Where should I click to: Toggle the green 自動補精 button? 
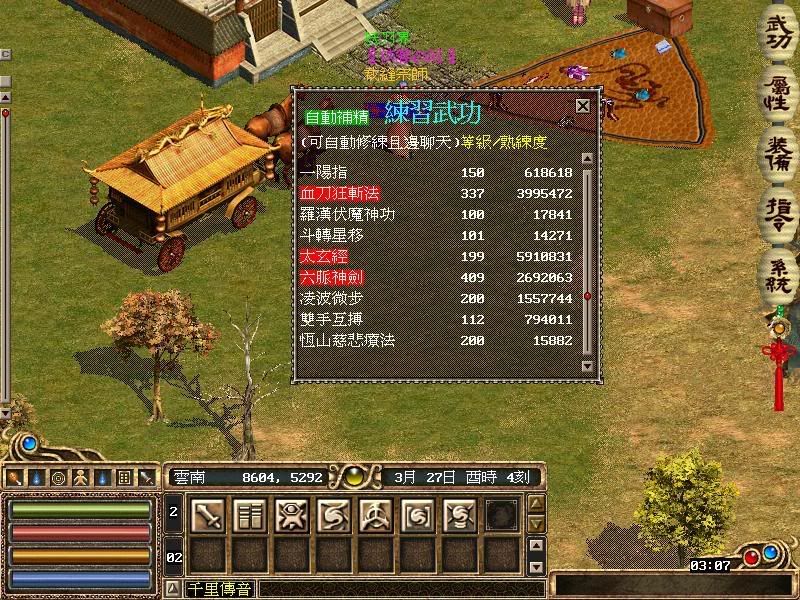(x=336, y=115)
